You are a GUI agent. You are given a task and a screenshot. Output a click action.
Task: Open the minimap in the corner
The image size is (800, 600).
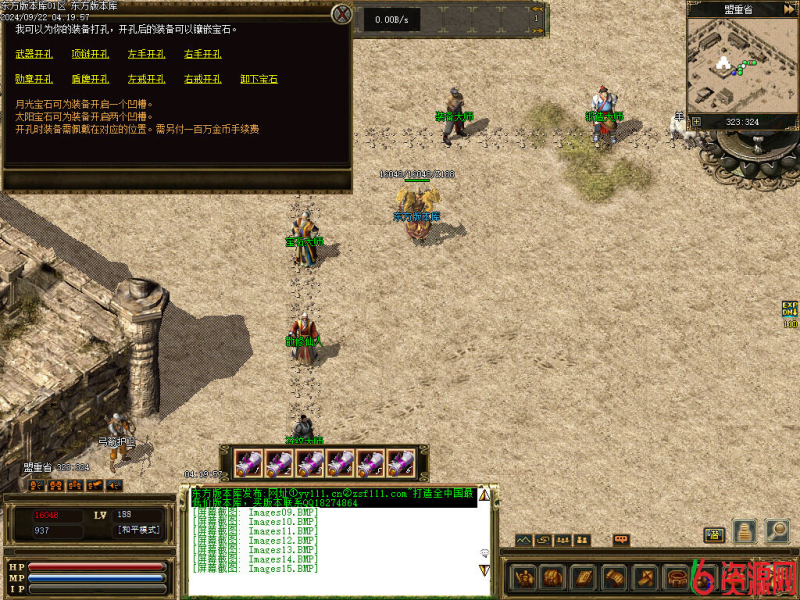pos(740,63)
